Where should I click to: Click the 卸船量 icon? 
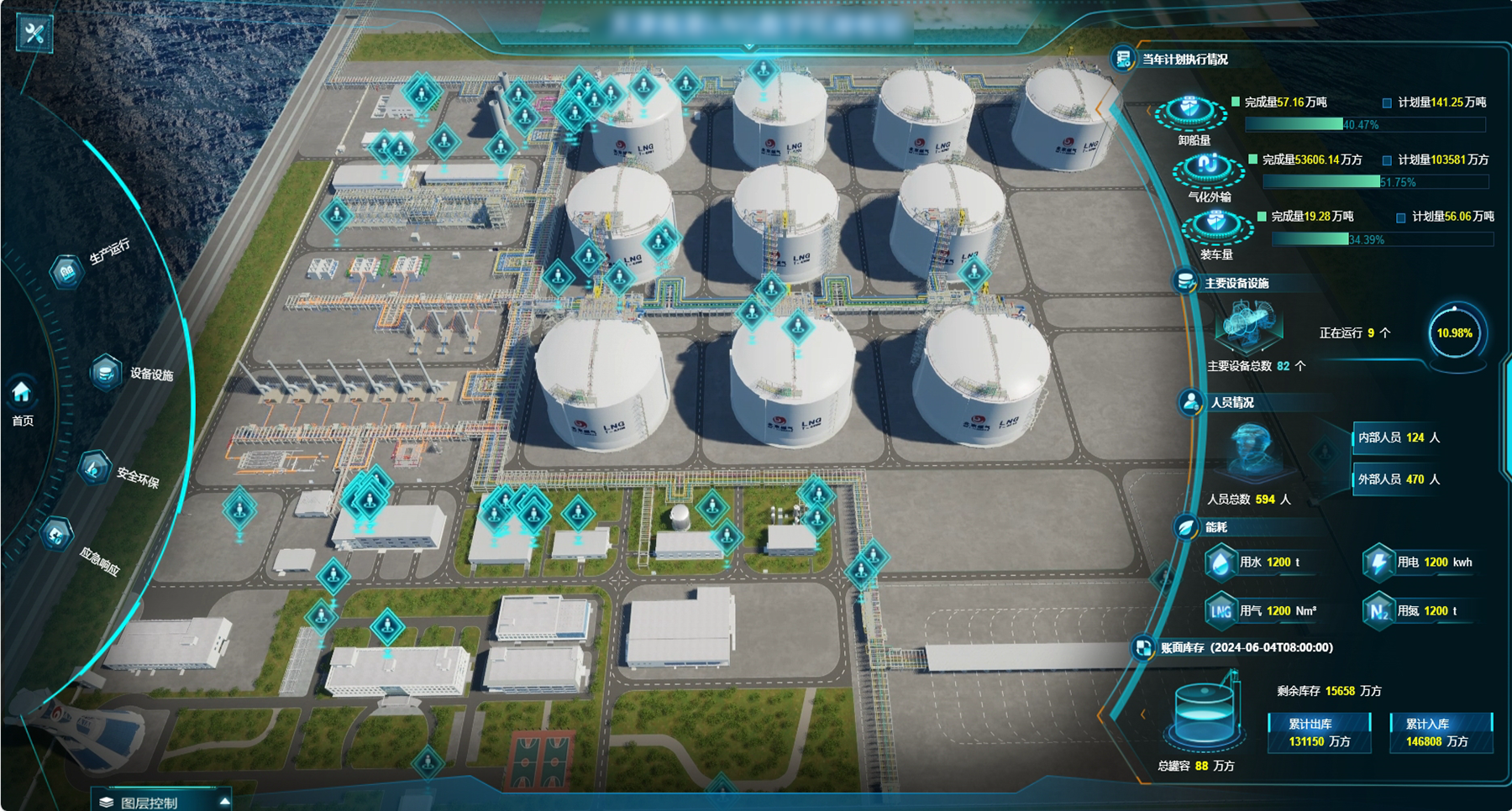point(1190,112)
